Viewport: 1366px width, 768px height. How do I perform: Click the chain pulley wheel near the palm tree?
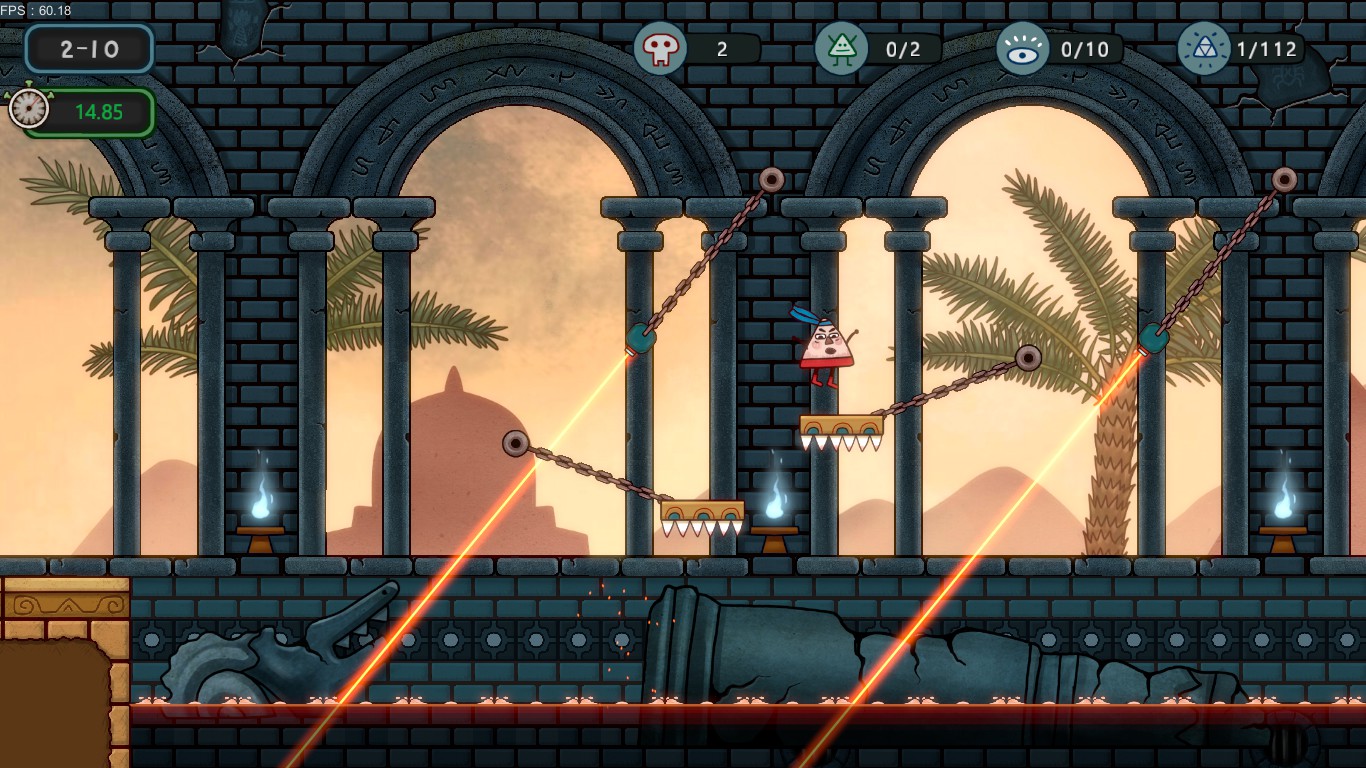(x=1029, y=357)
